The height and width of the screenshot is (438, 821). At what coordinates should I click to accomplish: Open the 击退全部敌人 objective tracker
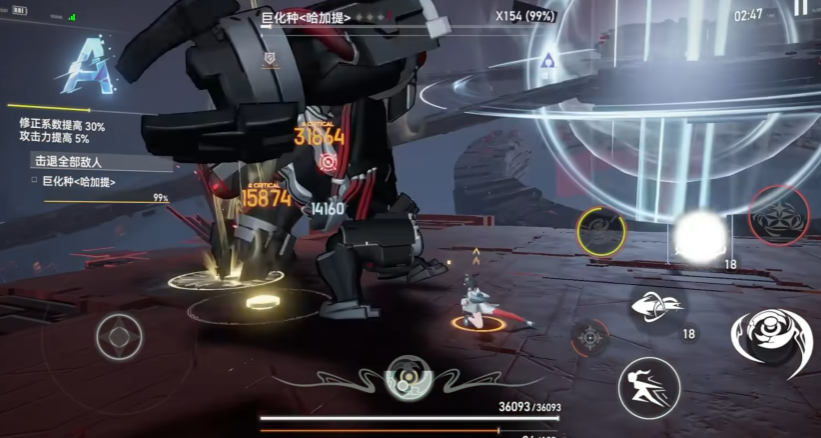pos(70,161)
